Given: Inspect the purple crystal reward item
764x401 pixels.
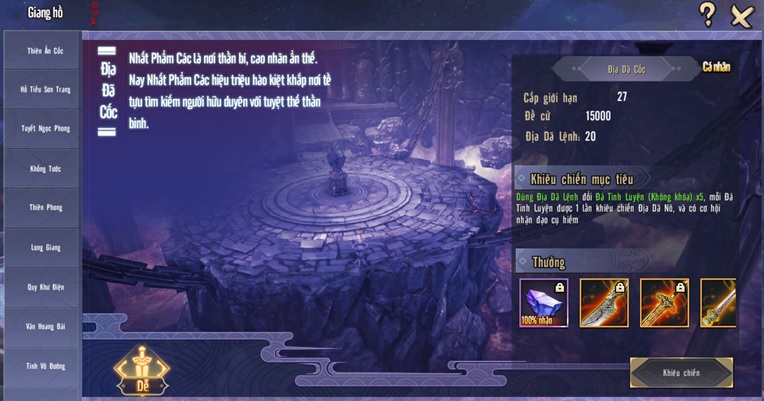Looking at the screenshot, I should click(544, 302).
